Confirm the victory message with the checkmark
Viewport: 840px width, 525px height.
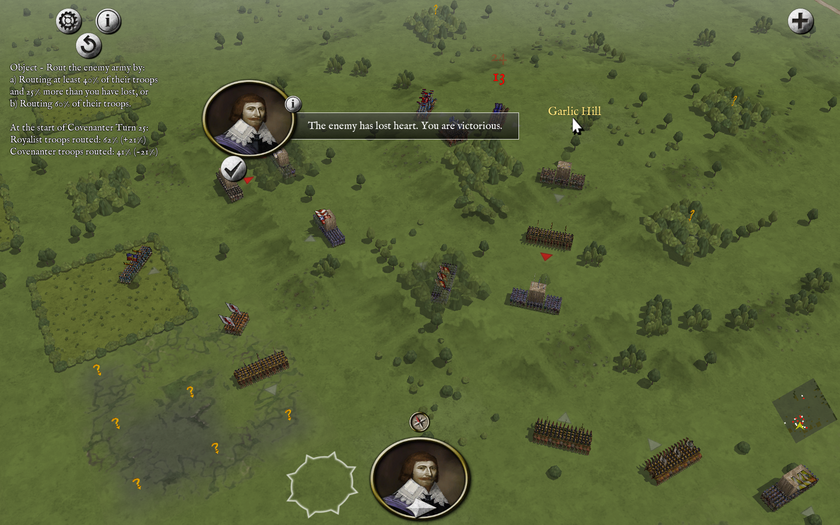(234, 169)
